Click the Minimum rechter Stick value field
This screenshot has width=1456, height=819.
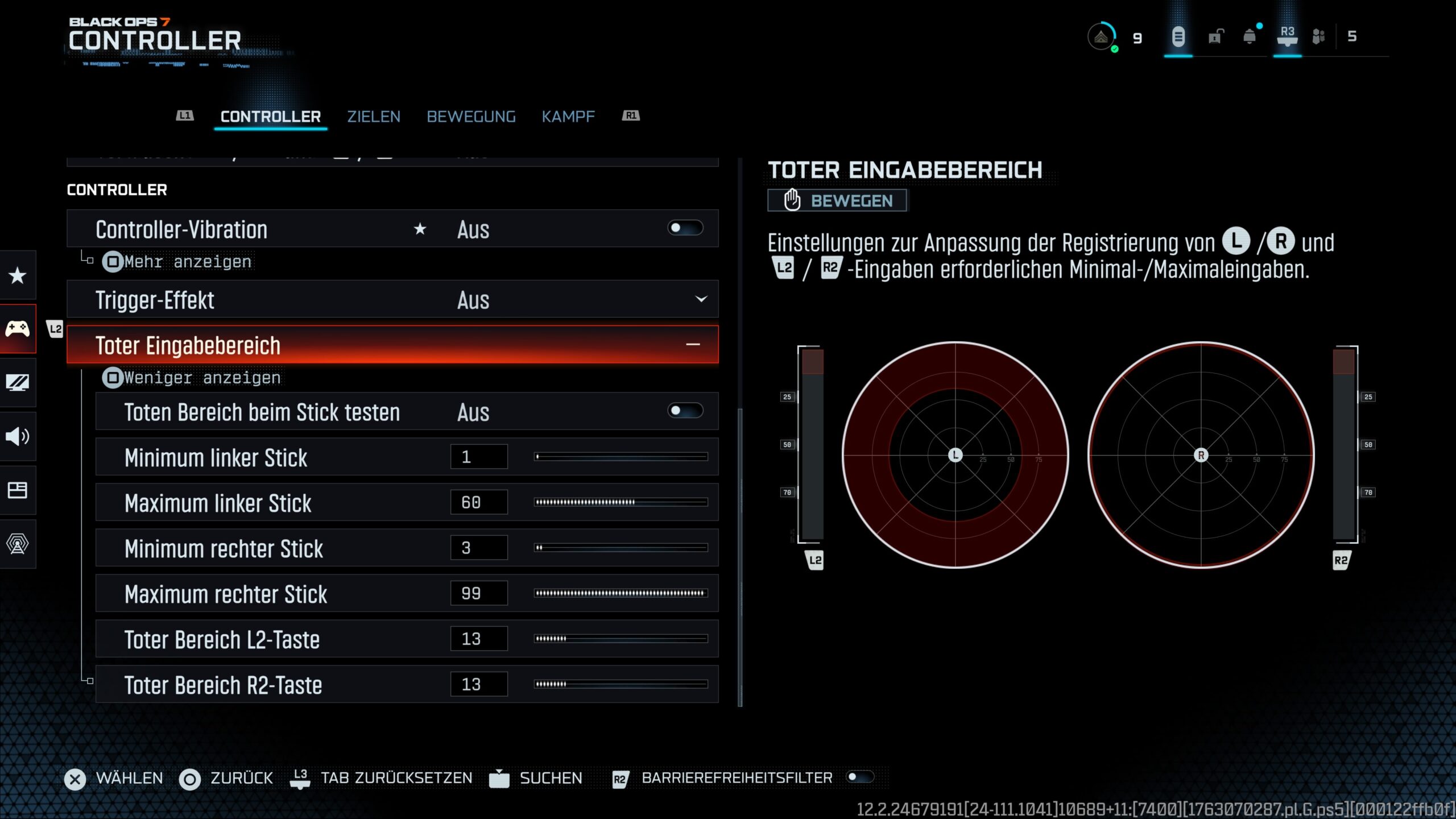(x=478, y=548)
